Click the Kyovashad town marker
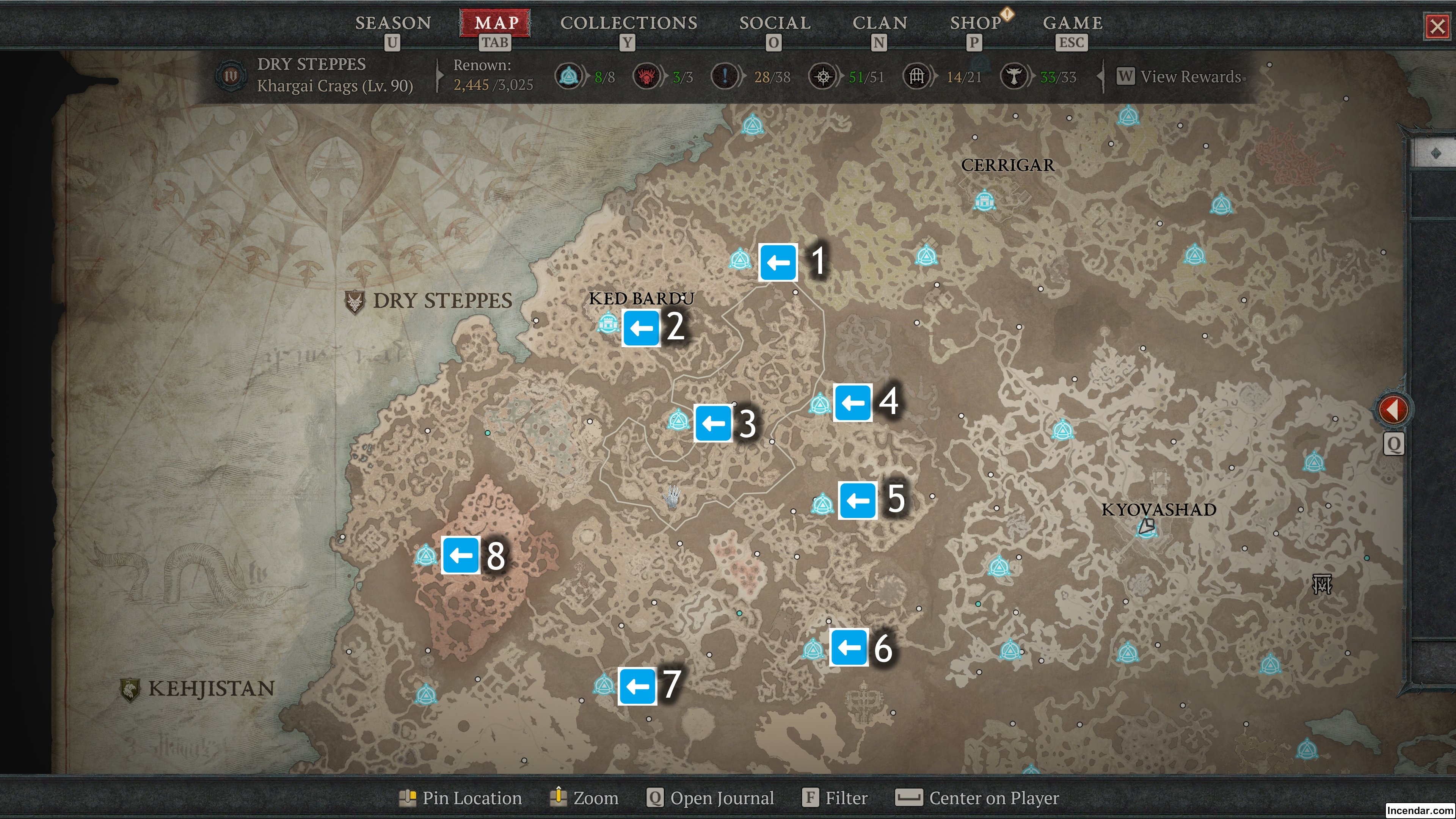Viewport: 1456px width, 819px height. click(1146, 528)
